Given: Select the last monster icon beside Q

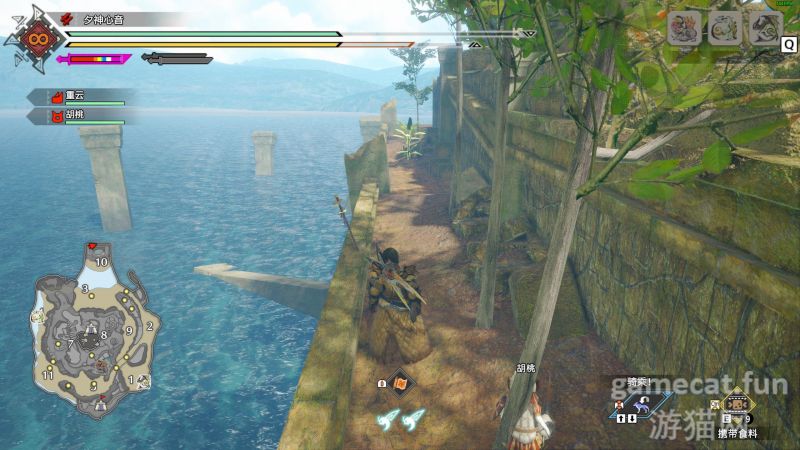Looking at the screenshot, I should (765, 27).
